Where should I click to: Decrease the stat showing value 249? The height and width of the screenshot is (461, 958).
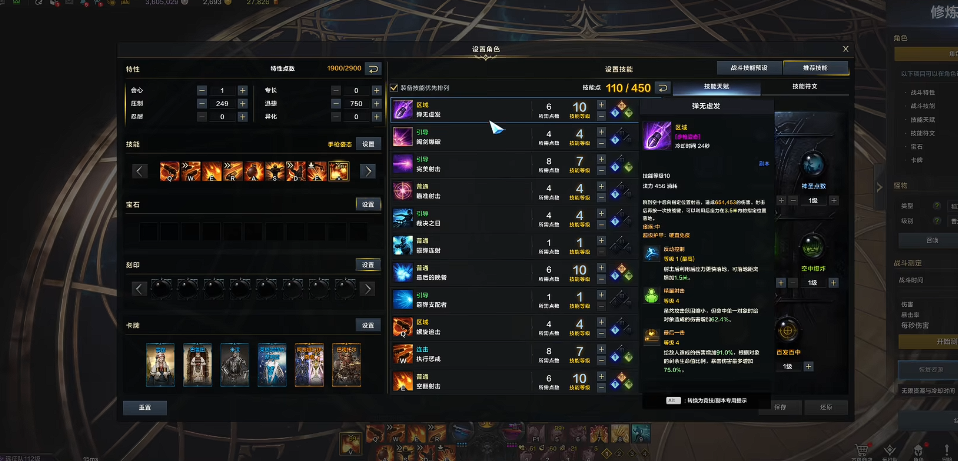[x=202, y=103]
